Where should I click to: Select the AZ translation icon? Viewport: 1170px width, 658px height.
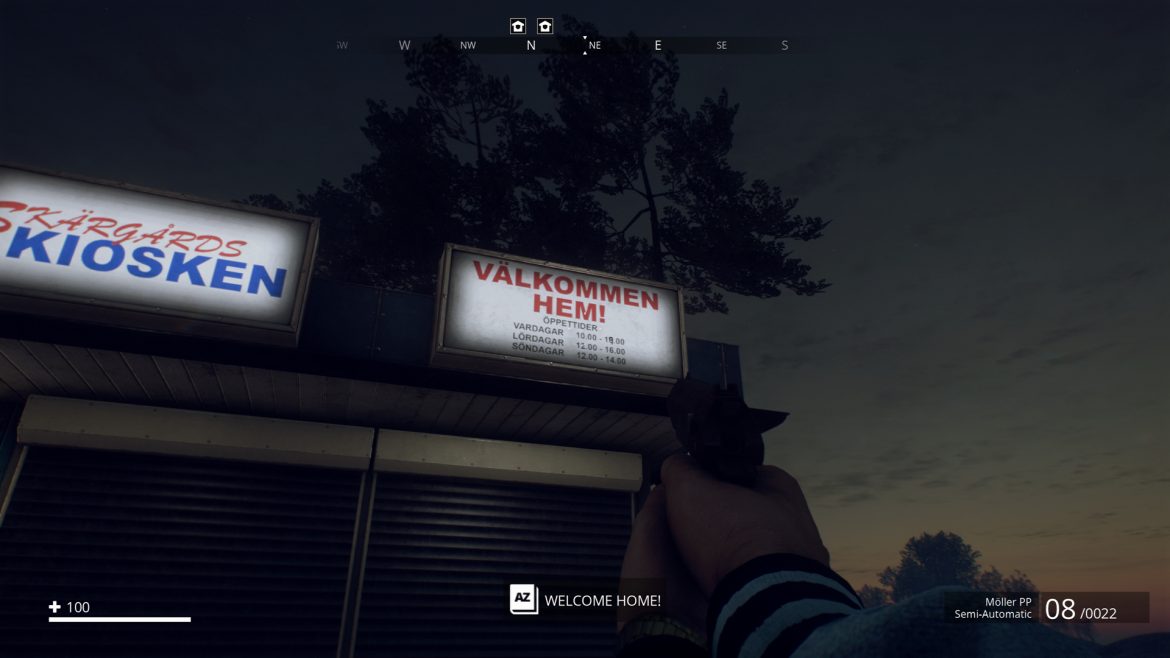pyautogui.click(x=524, y=600)
